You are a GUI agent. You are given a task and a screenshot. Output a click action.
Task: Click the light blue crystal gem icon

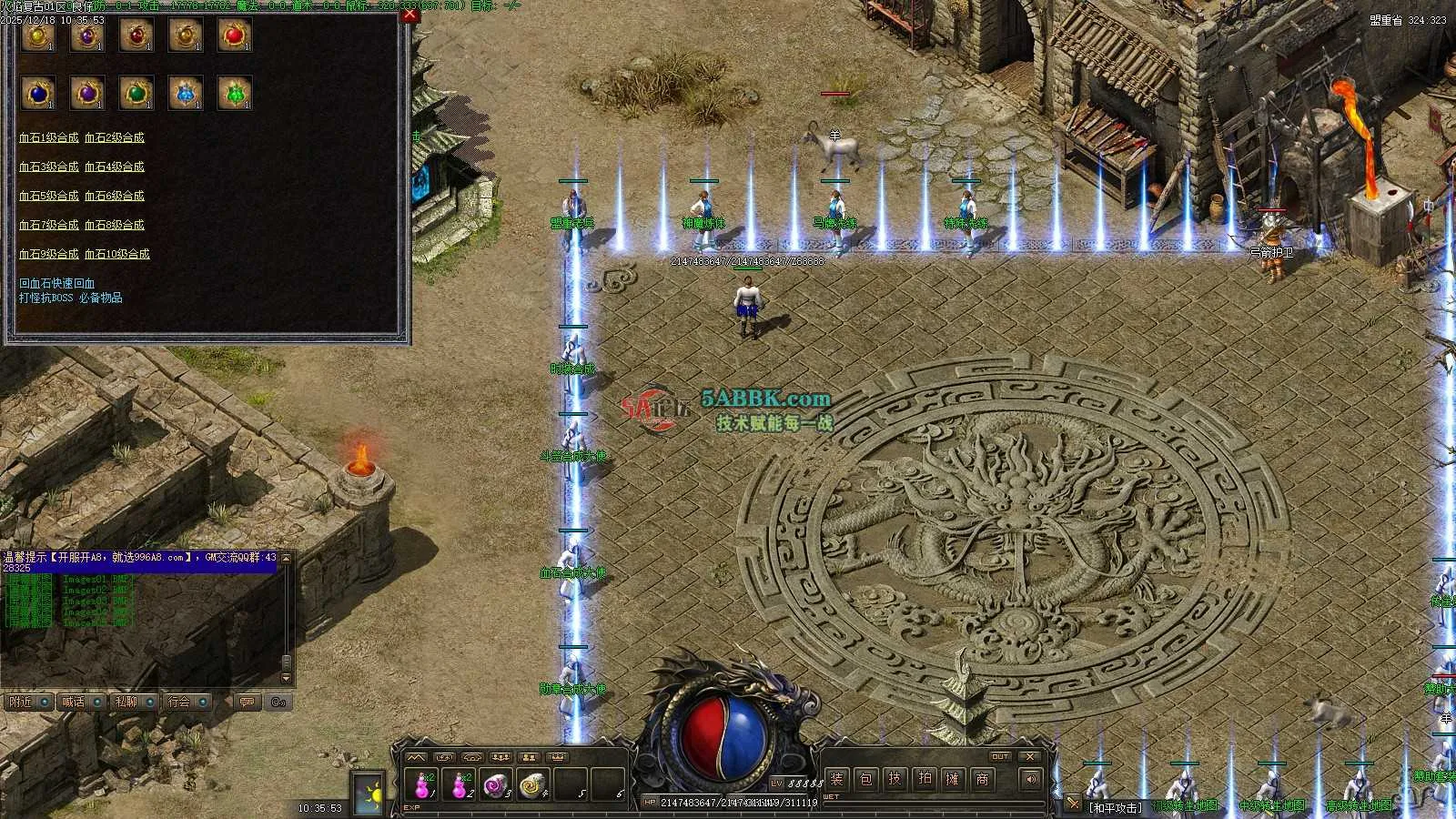[185, 93]
